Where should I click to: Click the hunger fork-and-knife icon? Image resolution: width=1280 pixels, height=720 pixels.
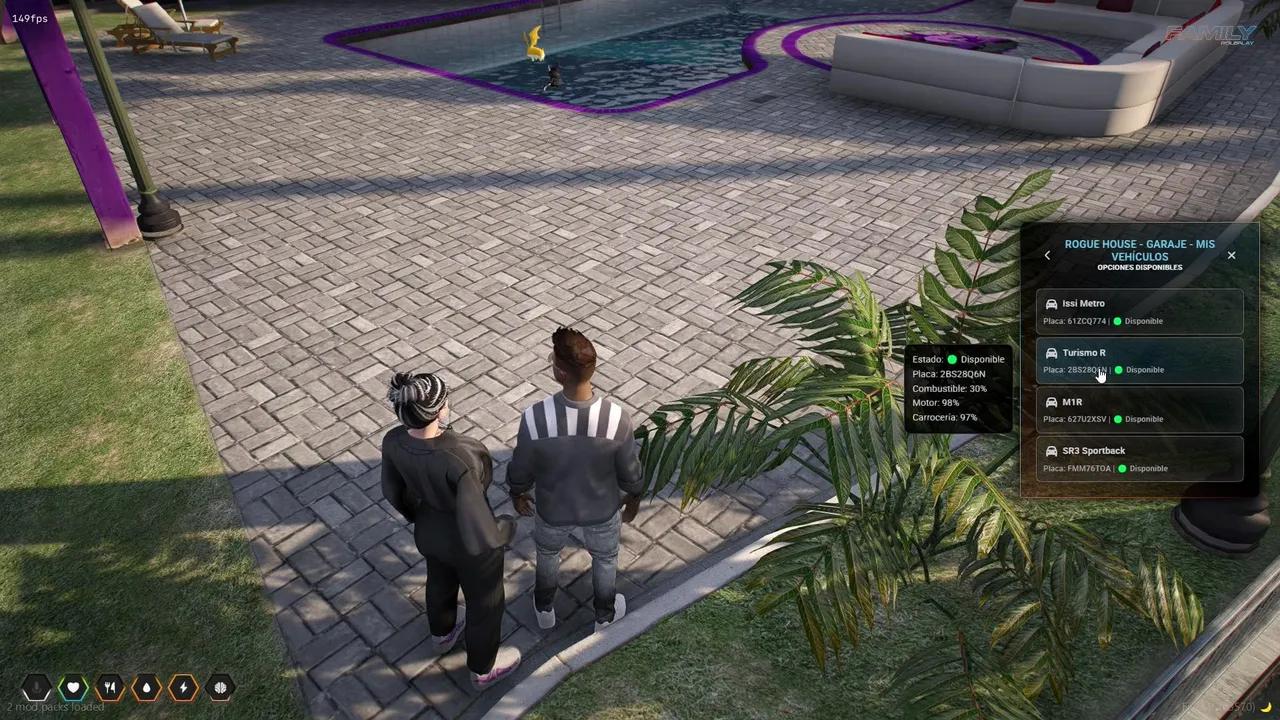[110, 687]
